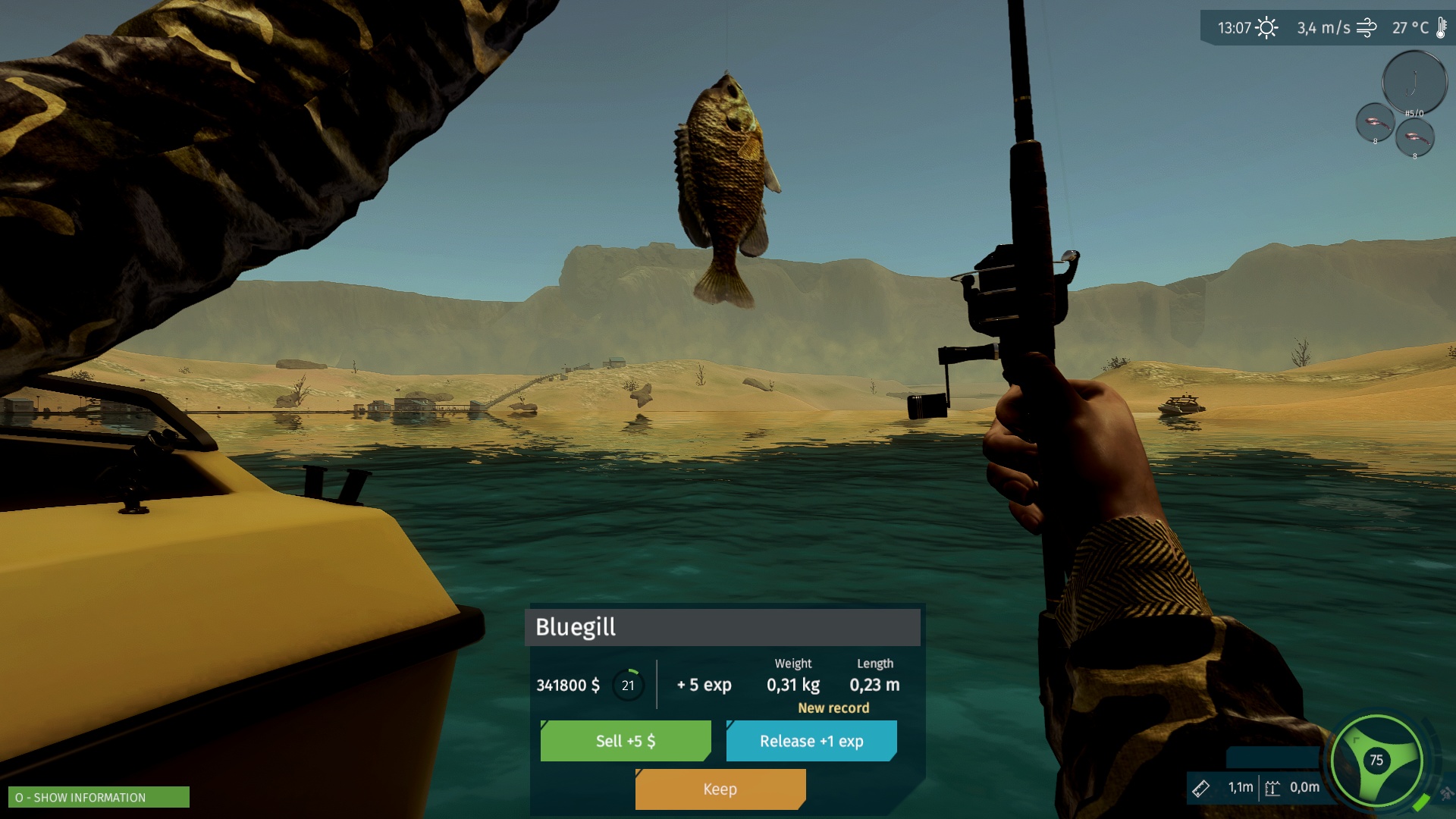Sell the Bluegill for +5 $

pyautogui.click(x=625, y=741)
